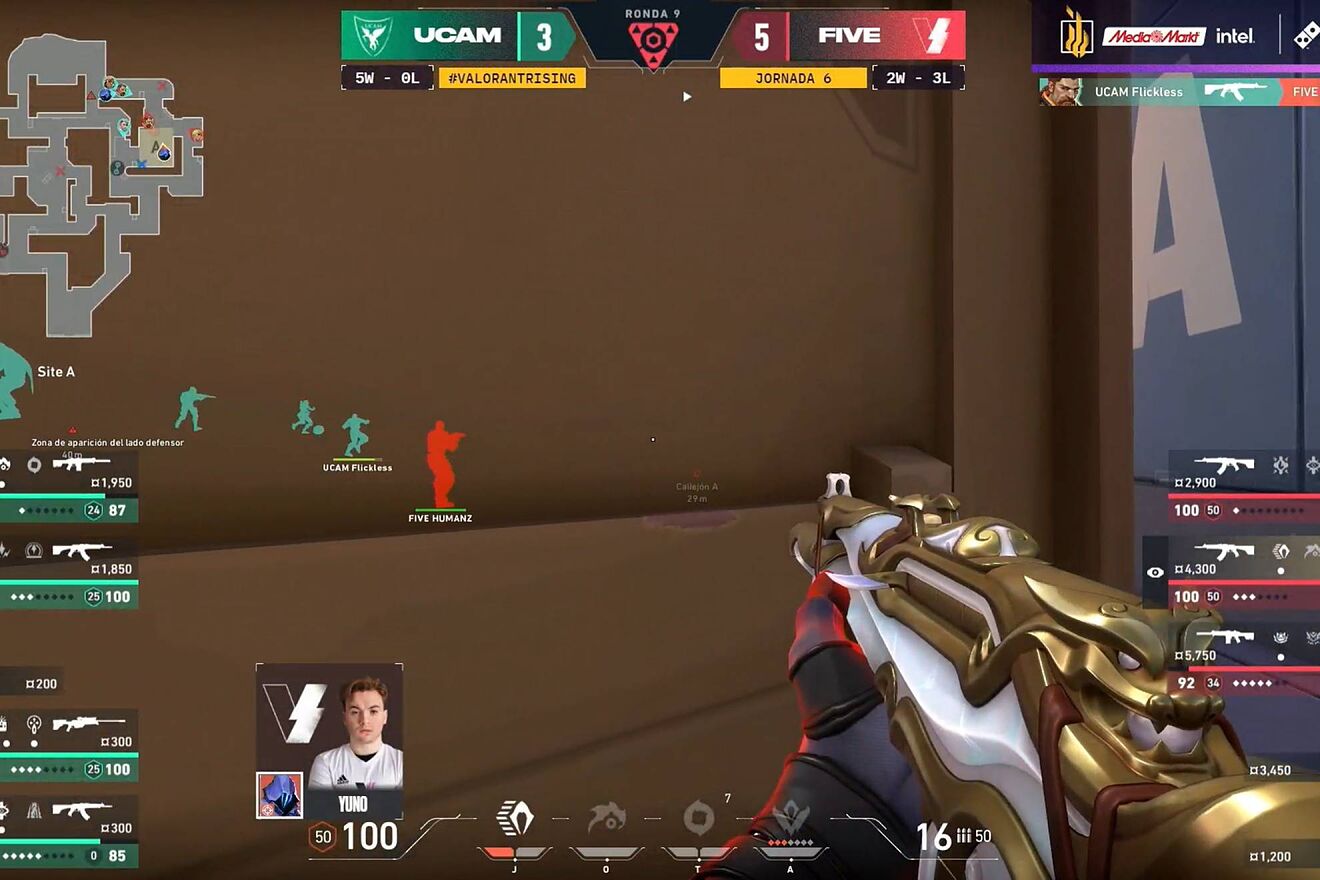Screen dimensions: 1320x880
Task: Click the MediaMarkt sponsor logo
Action: point(1154,37)
